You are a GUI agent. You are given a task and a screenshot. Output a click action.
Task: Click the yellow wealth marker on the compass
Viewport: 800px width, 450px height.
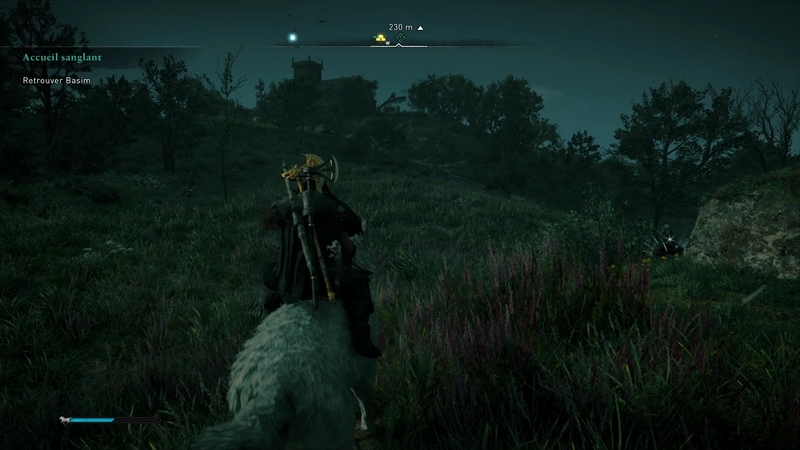tap(380, 39)
